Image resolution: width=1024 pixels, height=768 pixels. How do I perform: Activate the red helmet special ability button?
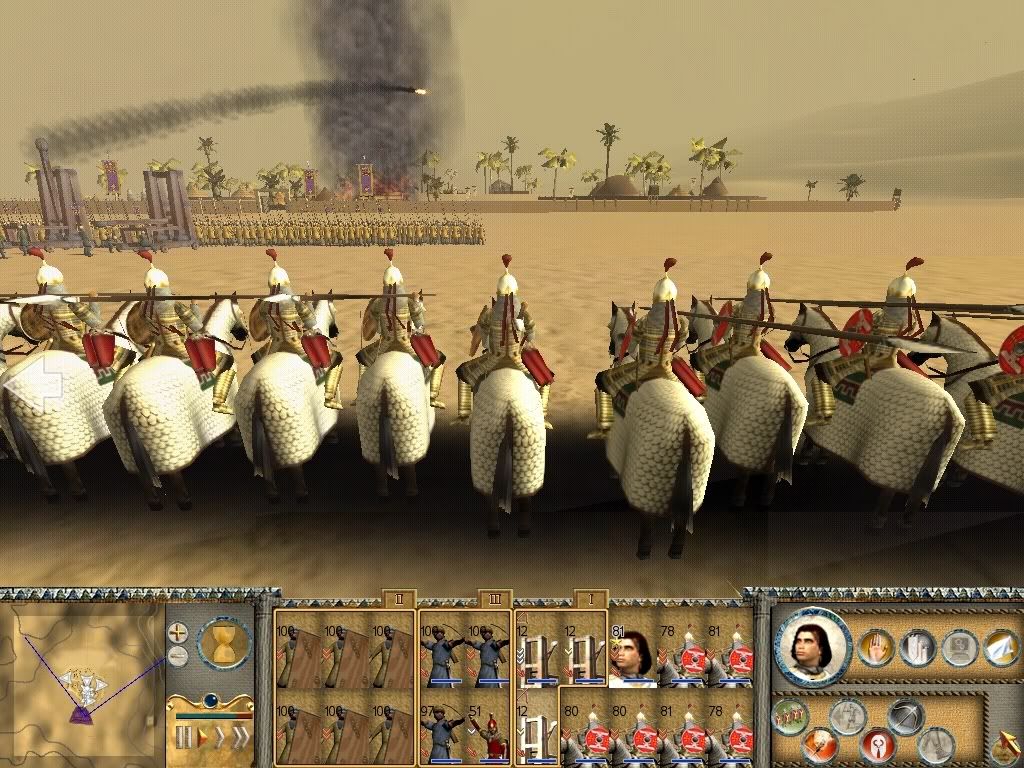(877, 746)
